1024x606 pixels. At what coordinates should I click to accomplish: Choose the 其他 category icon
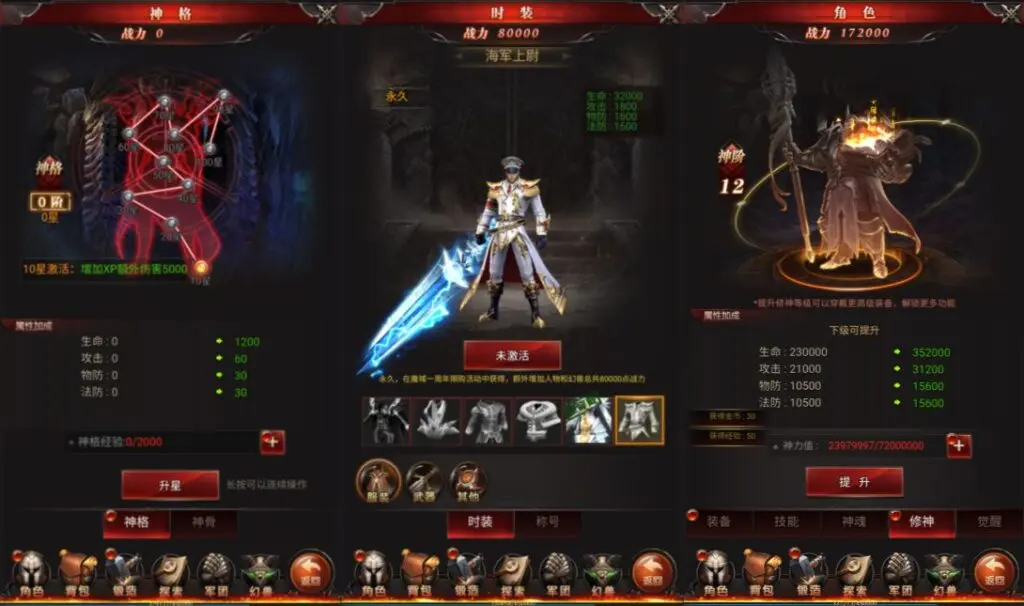(x=467, y=482)
